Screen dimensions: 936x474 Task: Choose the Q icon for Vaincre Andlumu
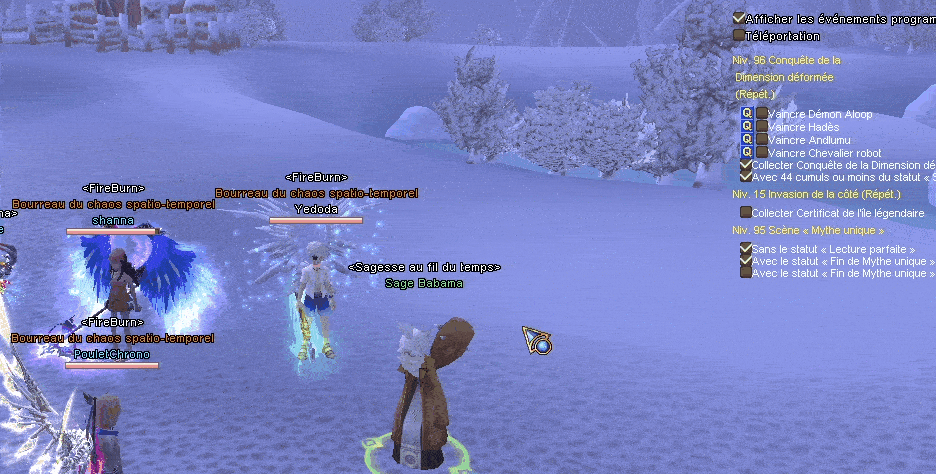pos(747,140)
